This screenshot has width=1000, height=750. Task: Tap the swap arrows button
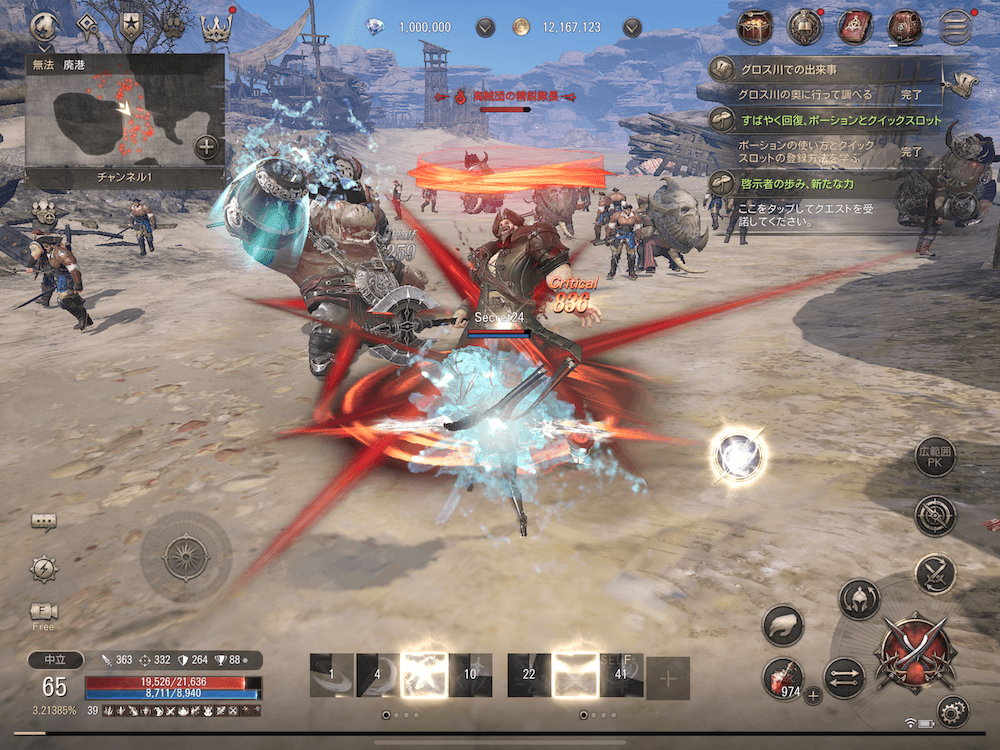[844, 677]
